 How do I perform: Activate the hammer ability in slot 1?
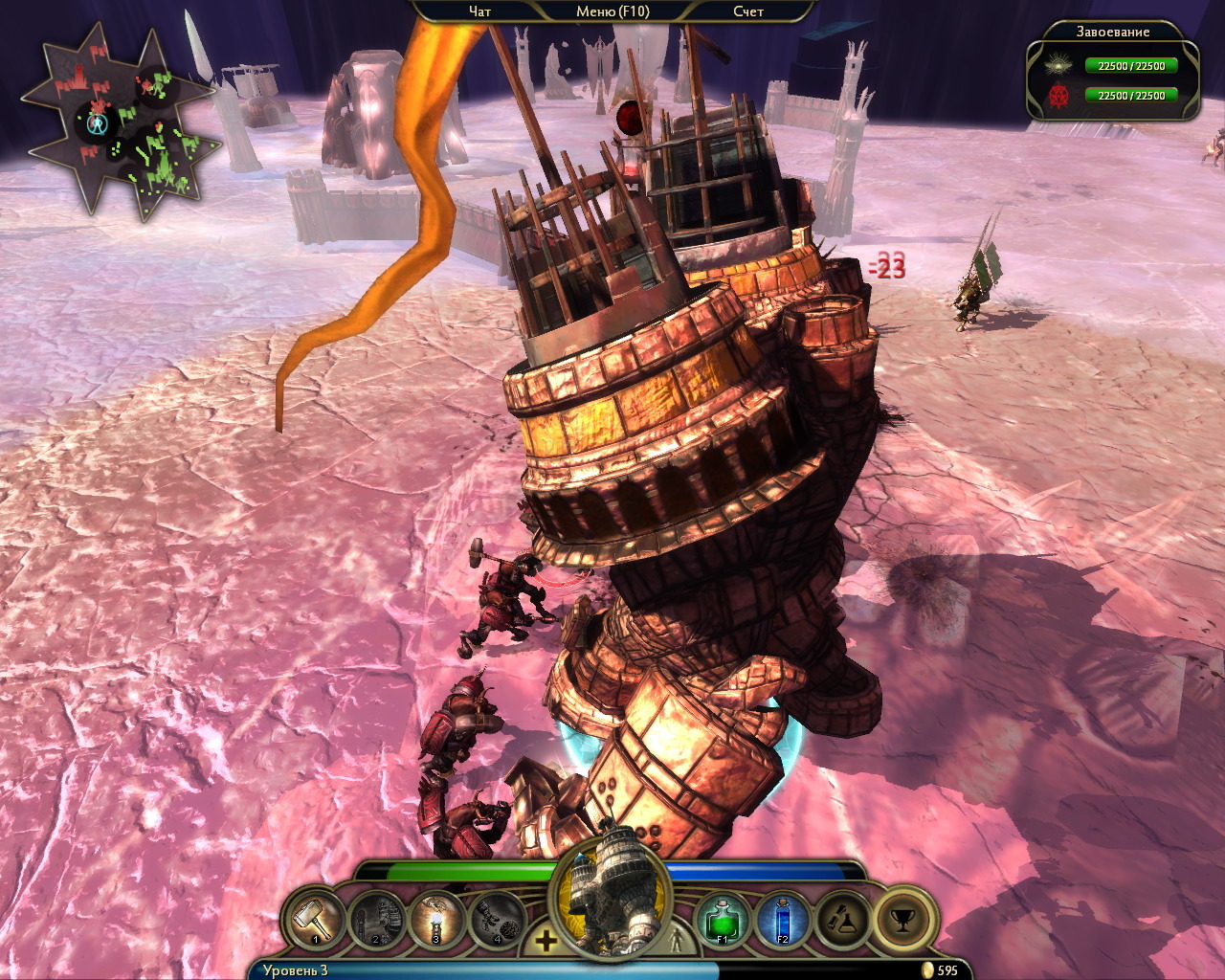315,921
